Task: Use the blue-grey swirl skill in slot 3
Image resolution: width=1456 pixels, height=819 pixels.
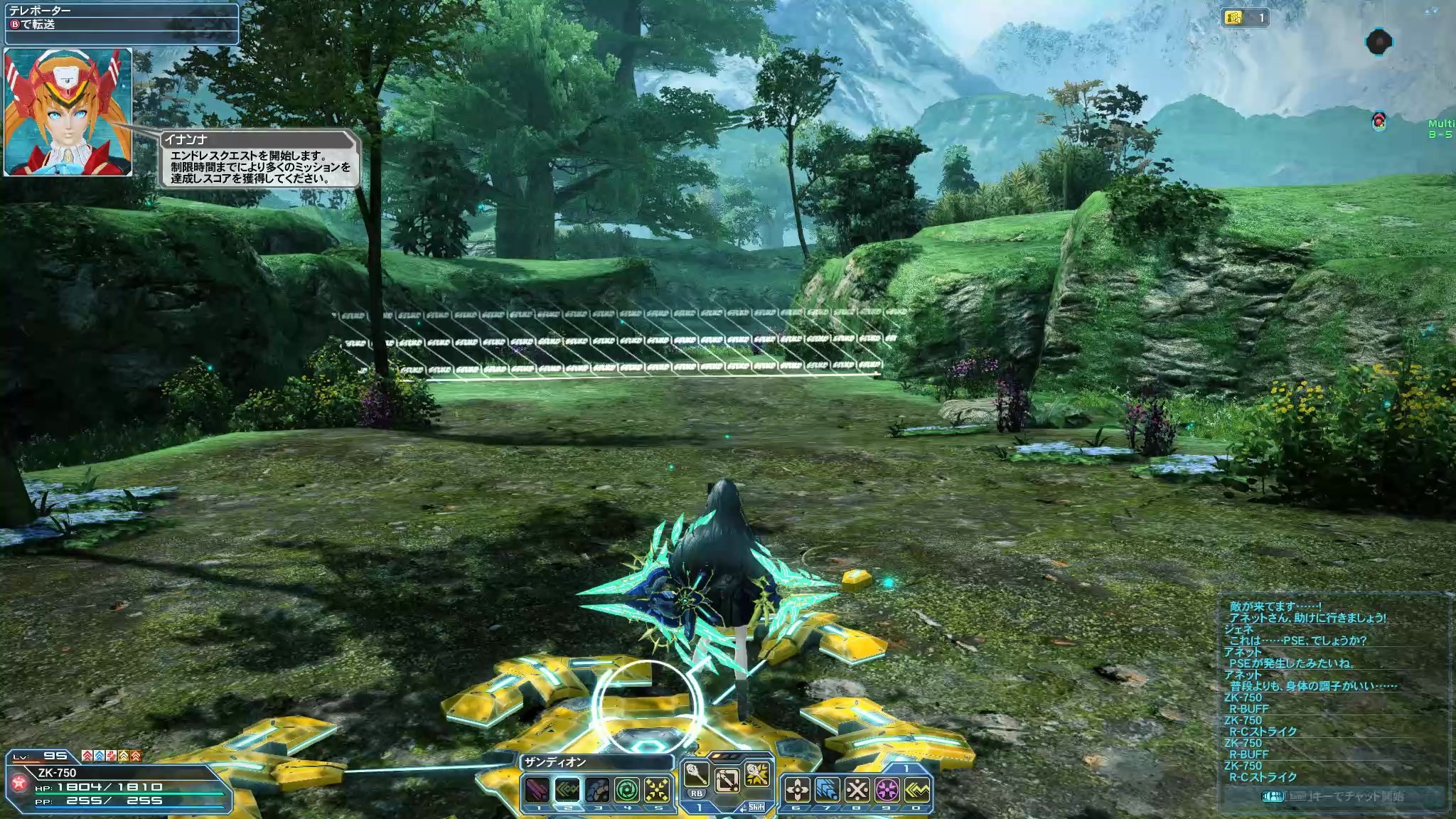Action: click(597, 790)
